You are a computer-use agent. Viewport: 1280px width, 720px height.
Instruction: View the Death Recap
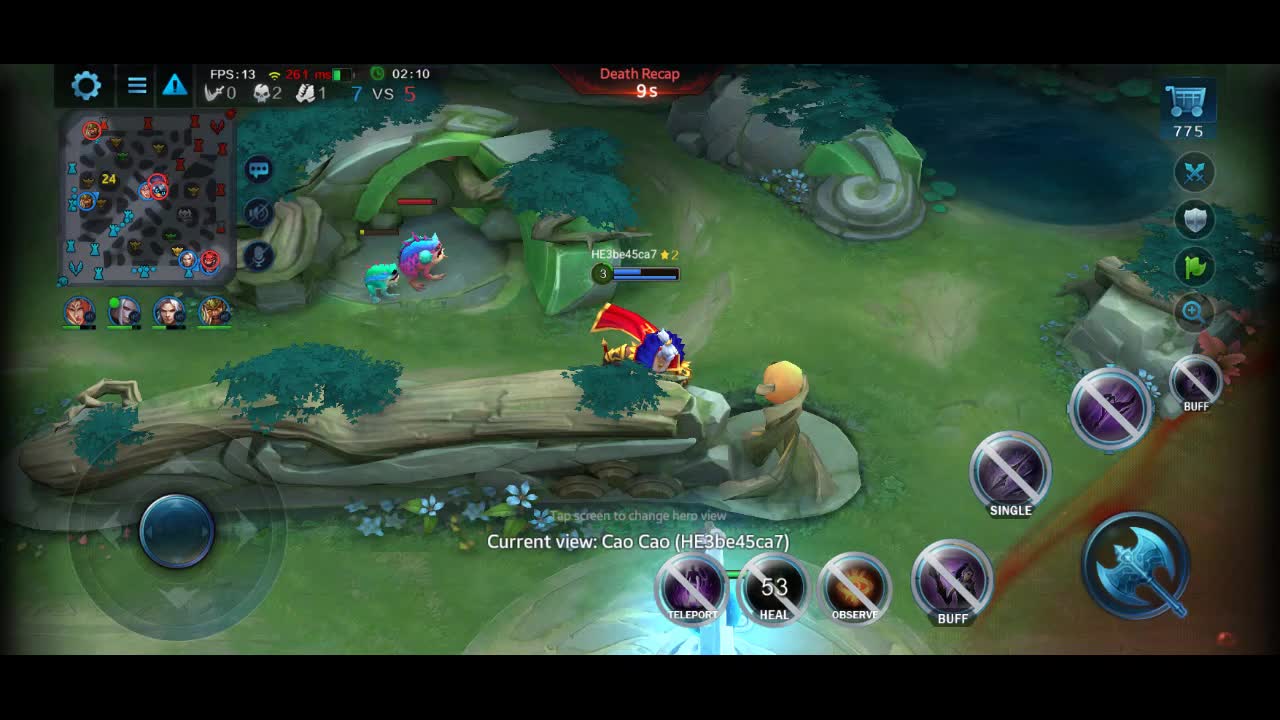[640, 82]
